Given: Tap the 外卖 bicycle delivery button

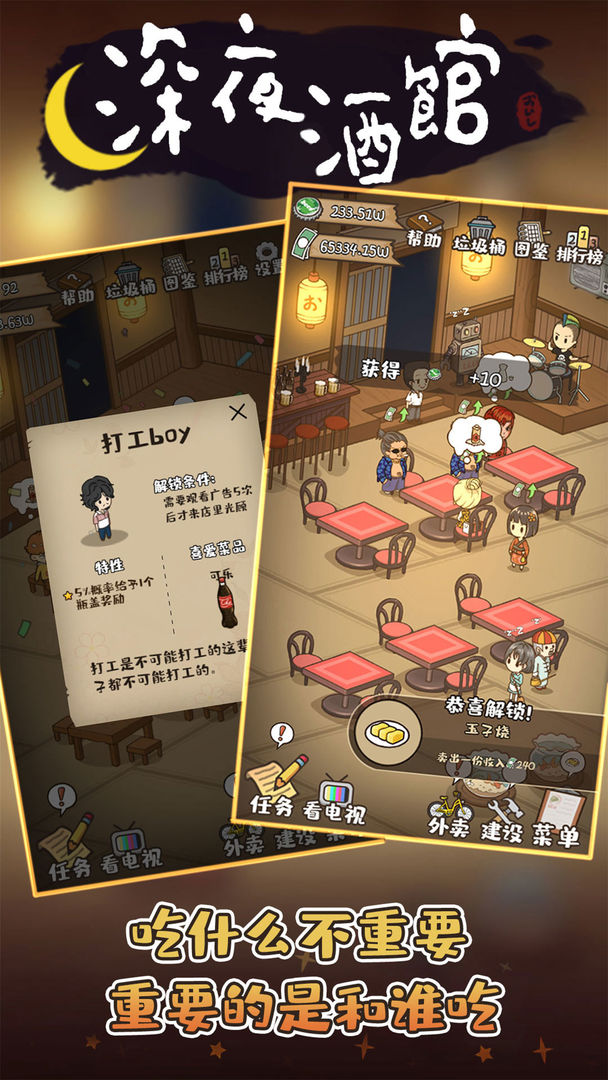Looking at the screenshot, I should [449, 814].
